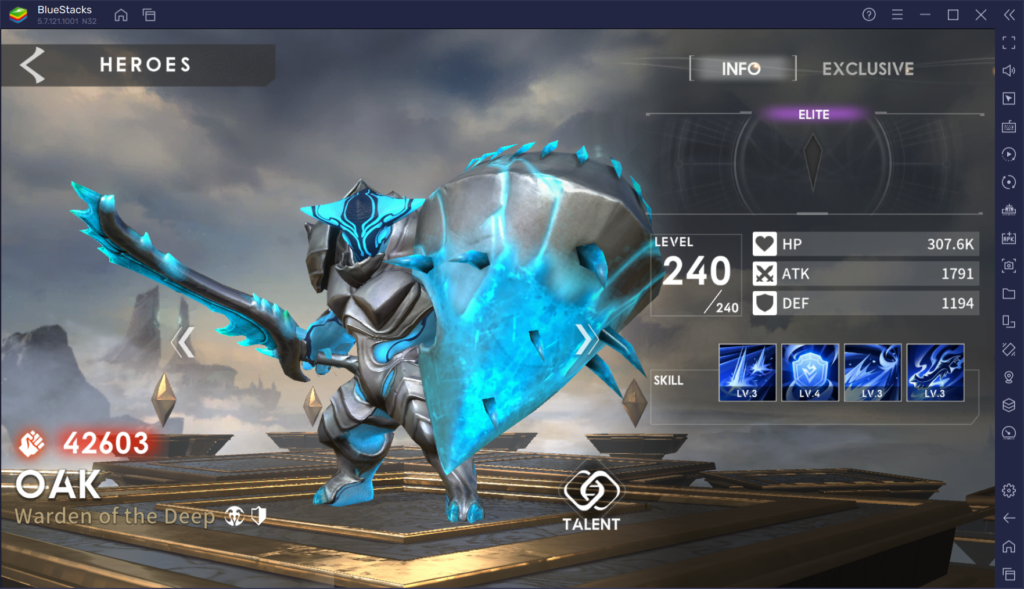Select the Info tab
Screen dimensions: 1024x589
click(x=741, y=69)
